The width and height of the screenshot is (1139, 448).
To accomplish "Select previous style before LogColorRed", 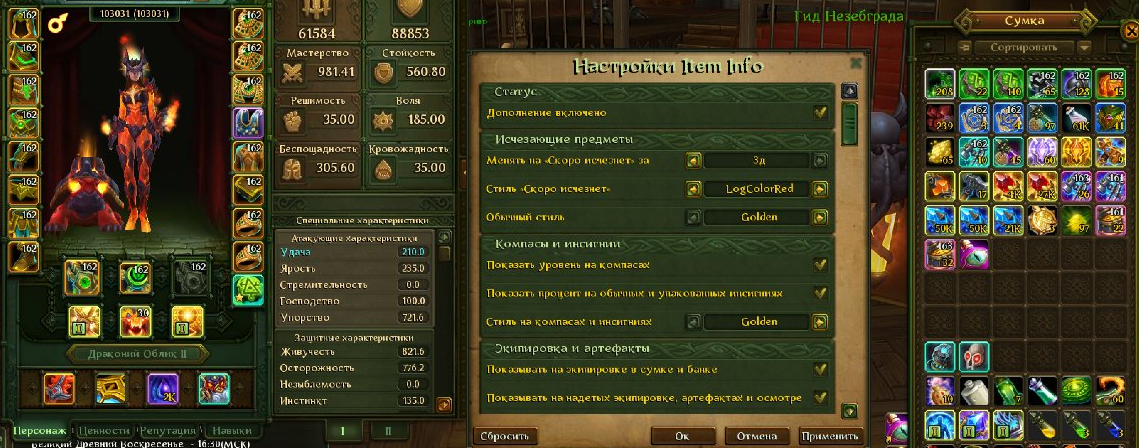I will (692, 189).
